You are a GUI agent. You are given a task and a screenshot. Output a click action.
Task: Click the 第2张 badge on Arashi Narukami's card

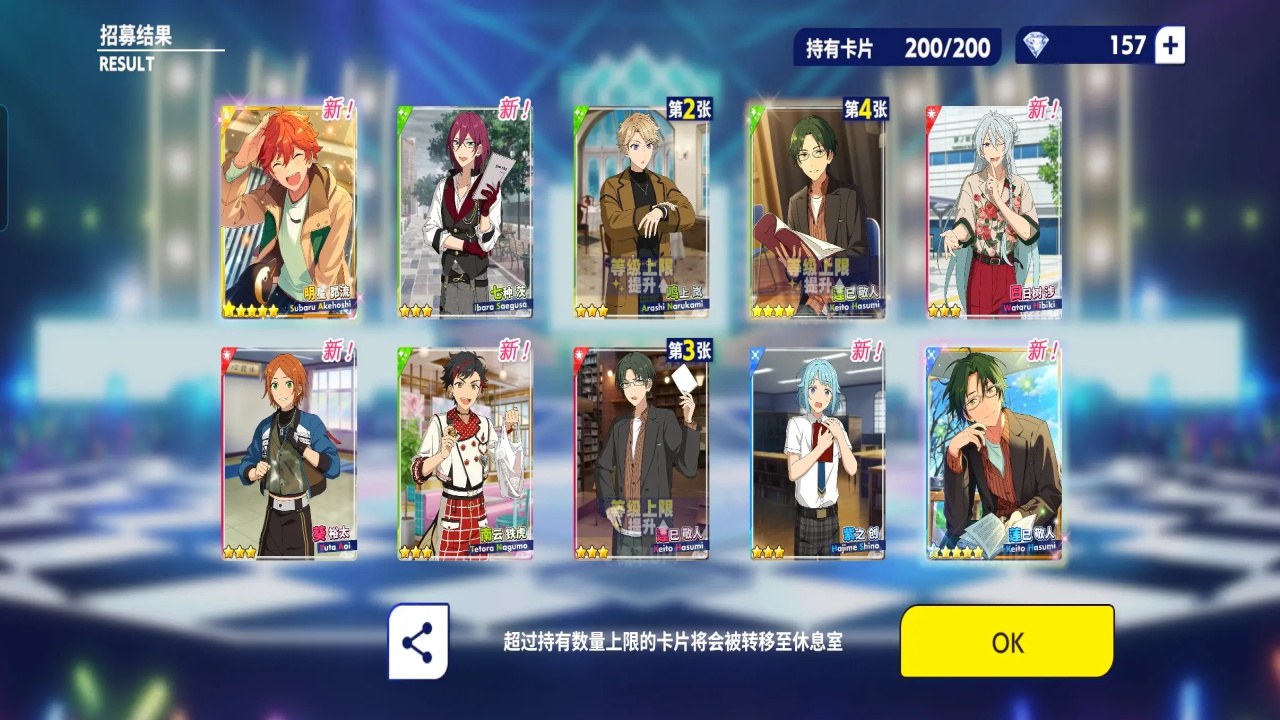click(688, 106)
